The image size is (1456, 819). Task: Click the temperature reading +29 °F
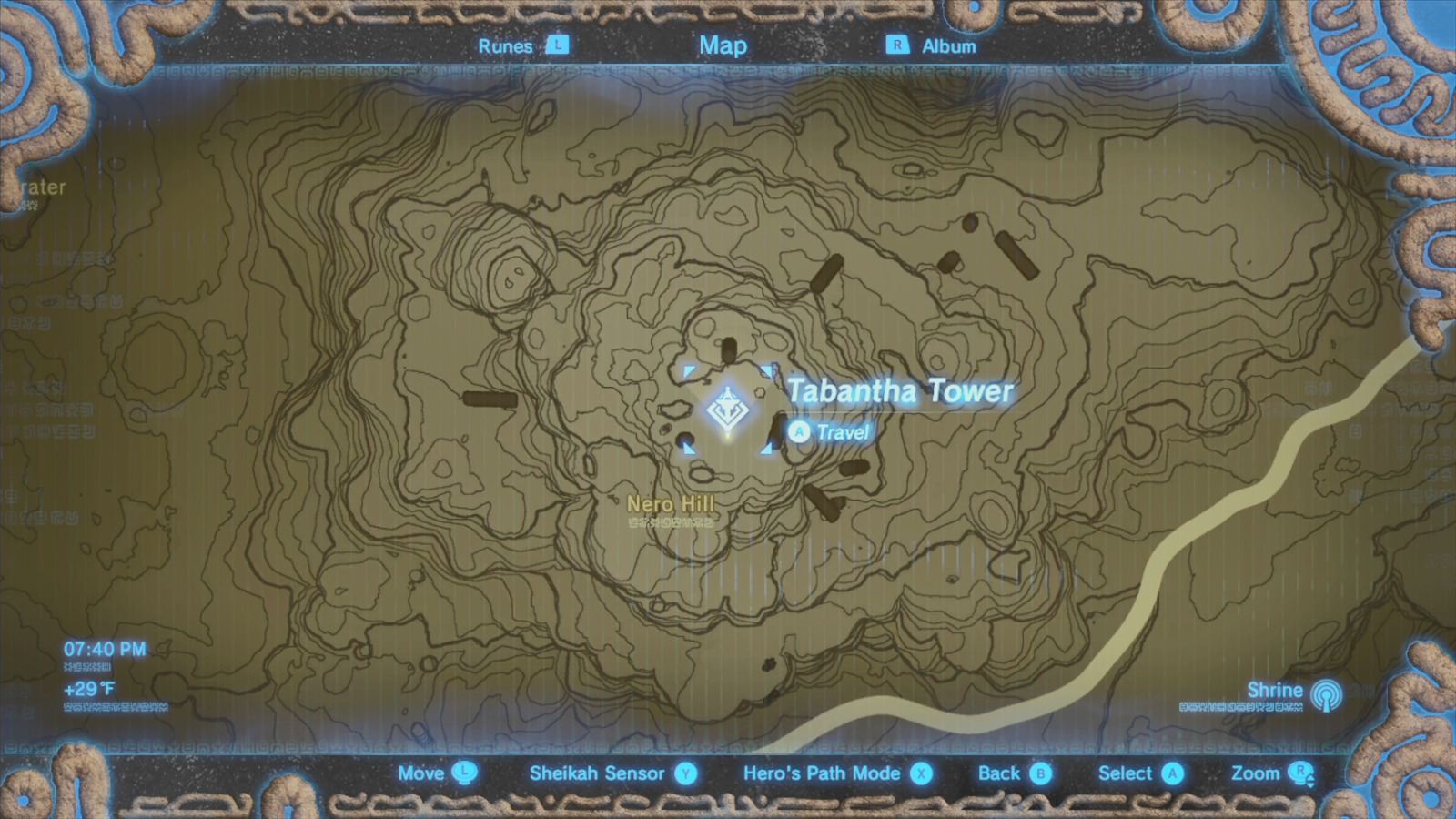pyautogui.click(x=91, y=691)
